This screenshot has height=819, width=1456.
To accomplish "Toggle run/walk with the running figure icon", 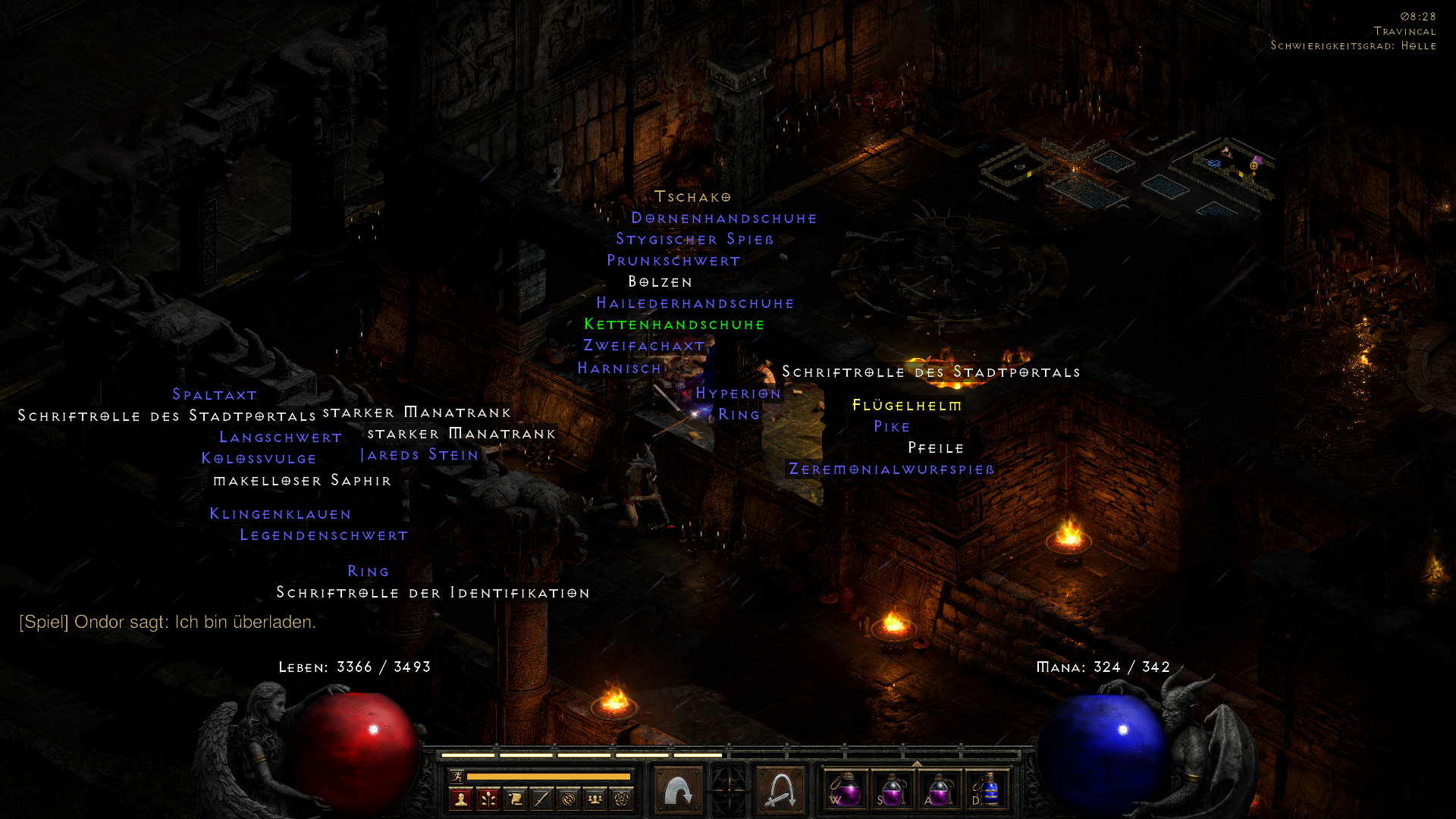I will (457, 775).
